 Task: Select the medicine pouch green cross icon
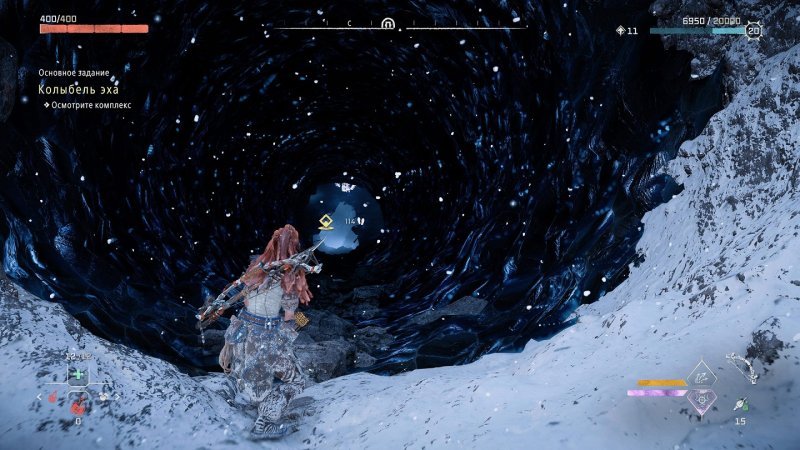pyautogui.click(x=77, y=374)
